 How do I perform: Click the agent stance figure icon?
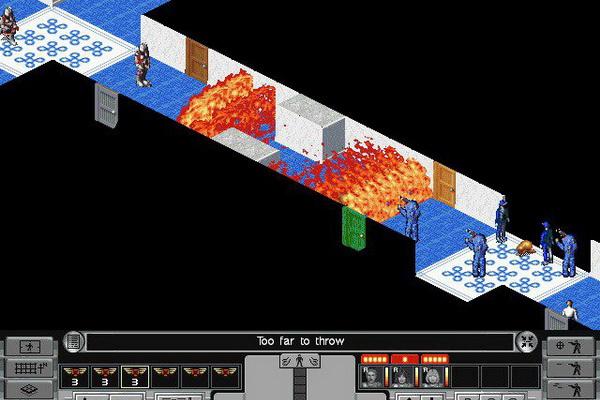coord(298,362)
